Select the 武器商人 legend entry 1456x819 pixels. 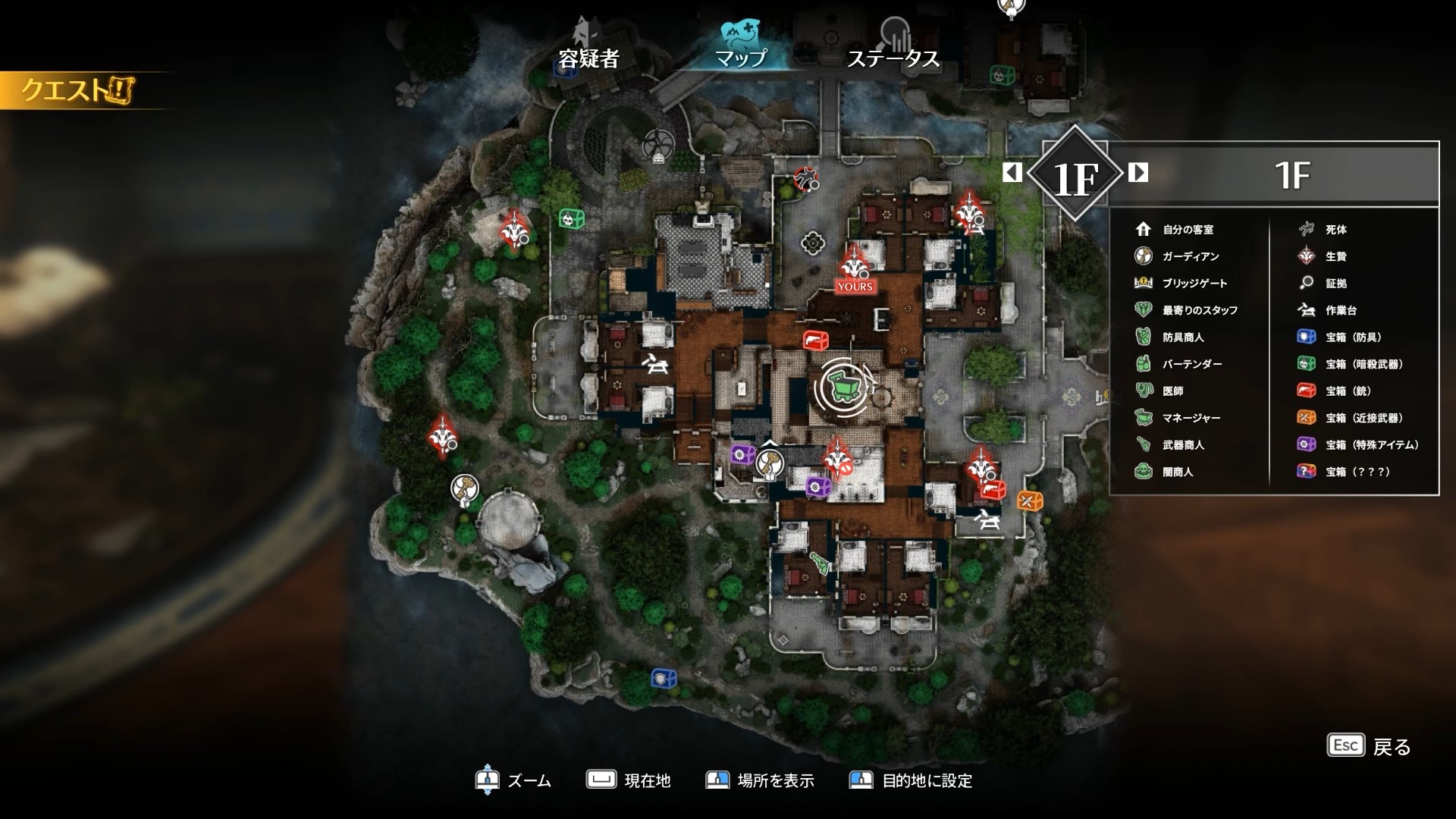(x=1182, y=445)
